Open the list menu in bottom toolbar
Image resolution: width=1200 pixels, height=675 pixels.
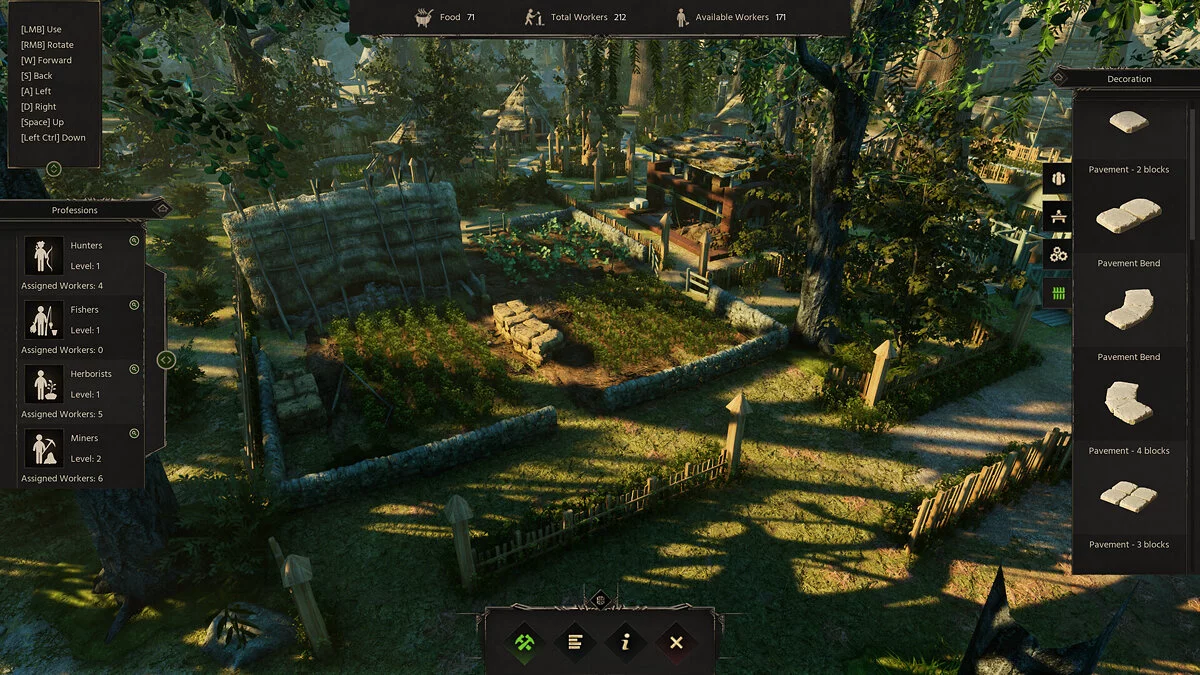click(575, 642)
